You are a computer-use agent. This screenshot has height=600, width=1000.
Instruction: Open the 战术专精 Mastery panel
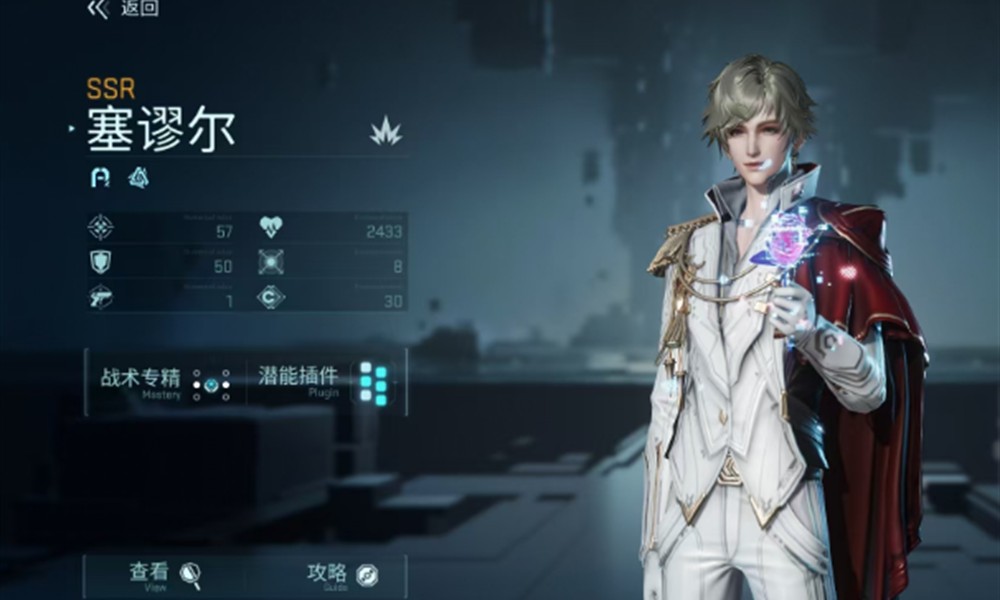[x=165, y=381]
